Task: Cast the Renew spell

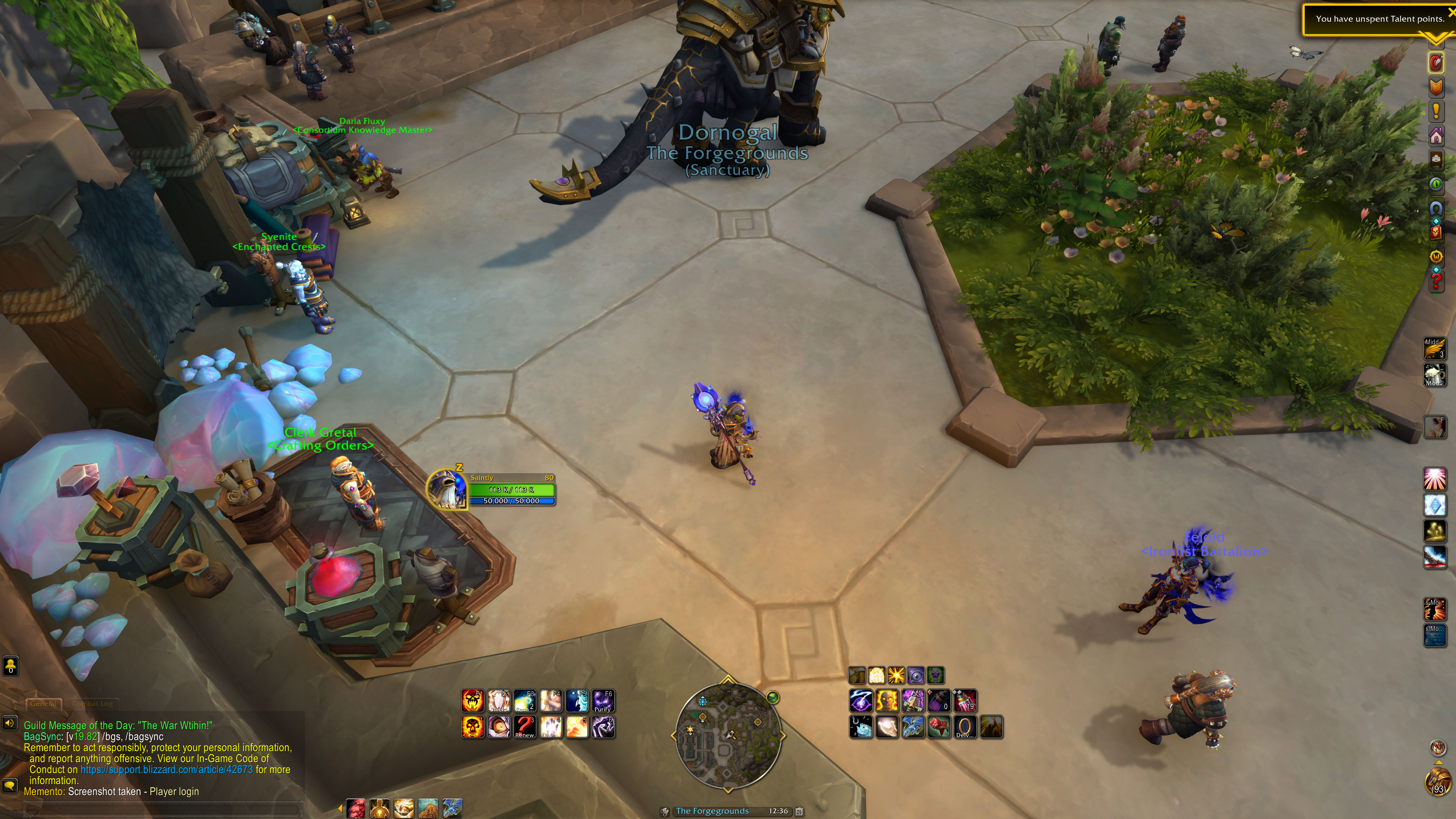Action: pyautogui.click(x=524, y=727)
